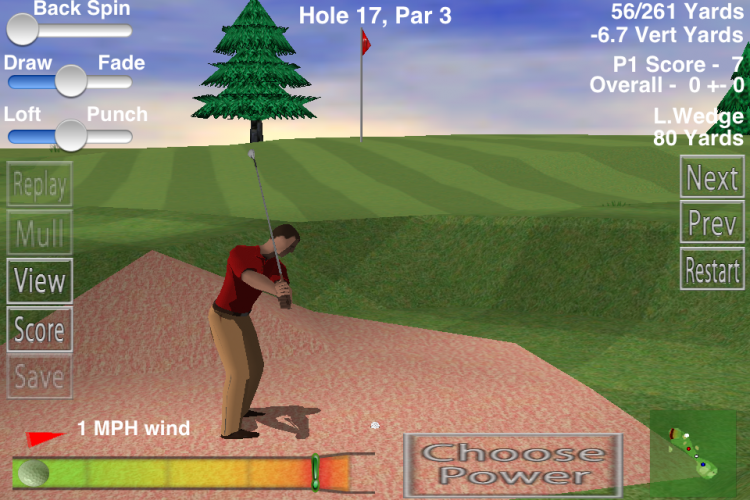
Task: Click the Back Spin slider knob
Action: (22, 29)
